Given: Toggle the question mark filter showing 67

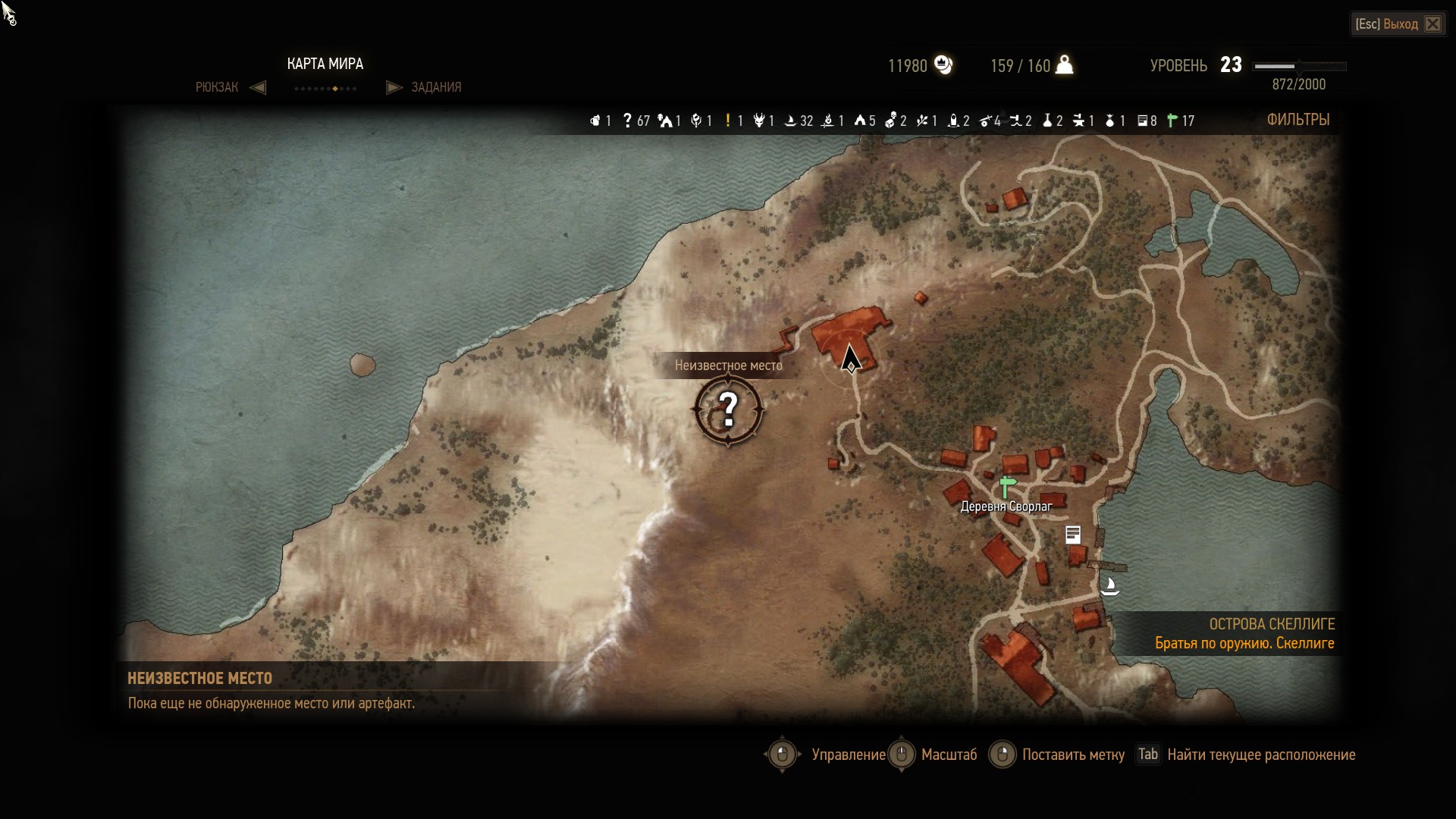Looking at the screenshot, I should [x=628, y=121].
